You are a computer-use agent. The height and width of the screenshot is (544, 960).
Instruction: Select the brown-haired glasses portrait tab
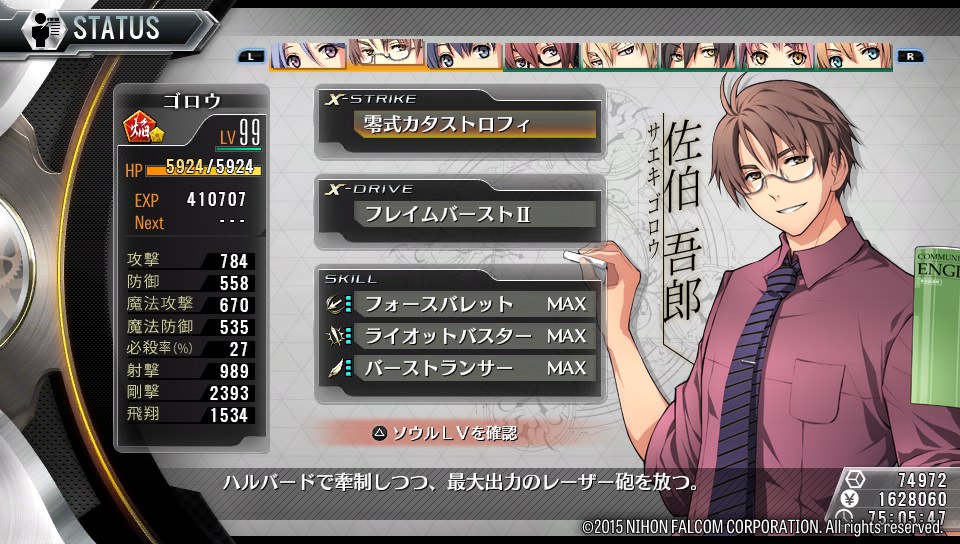tap(385, 54)
